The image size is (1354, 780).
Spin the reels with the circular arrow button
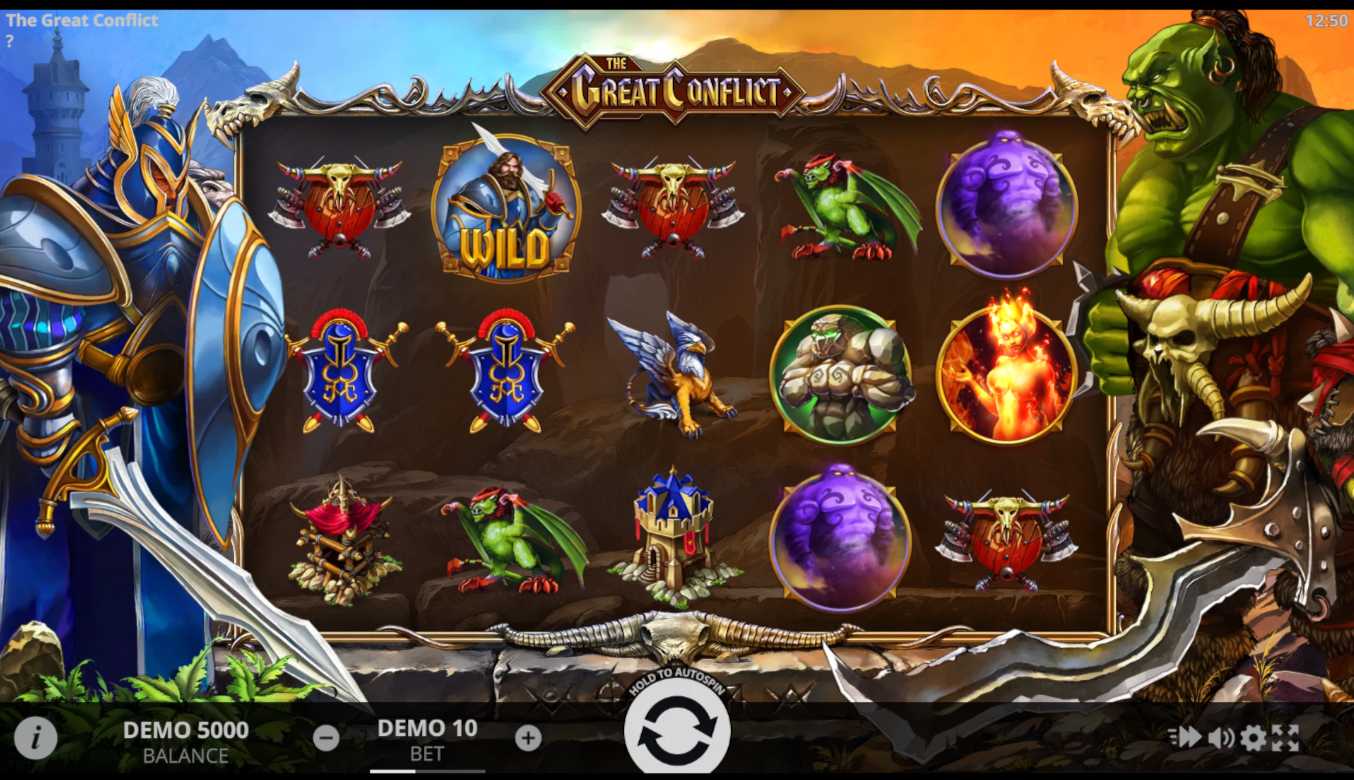tap(677, 730)
